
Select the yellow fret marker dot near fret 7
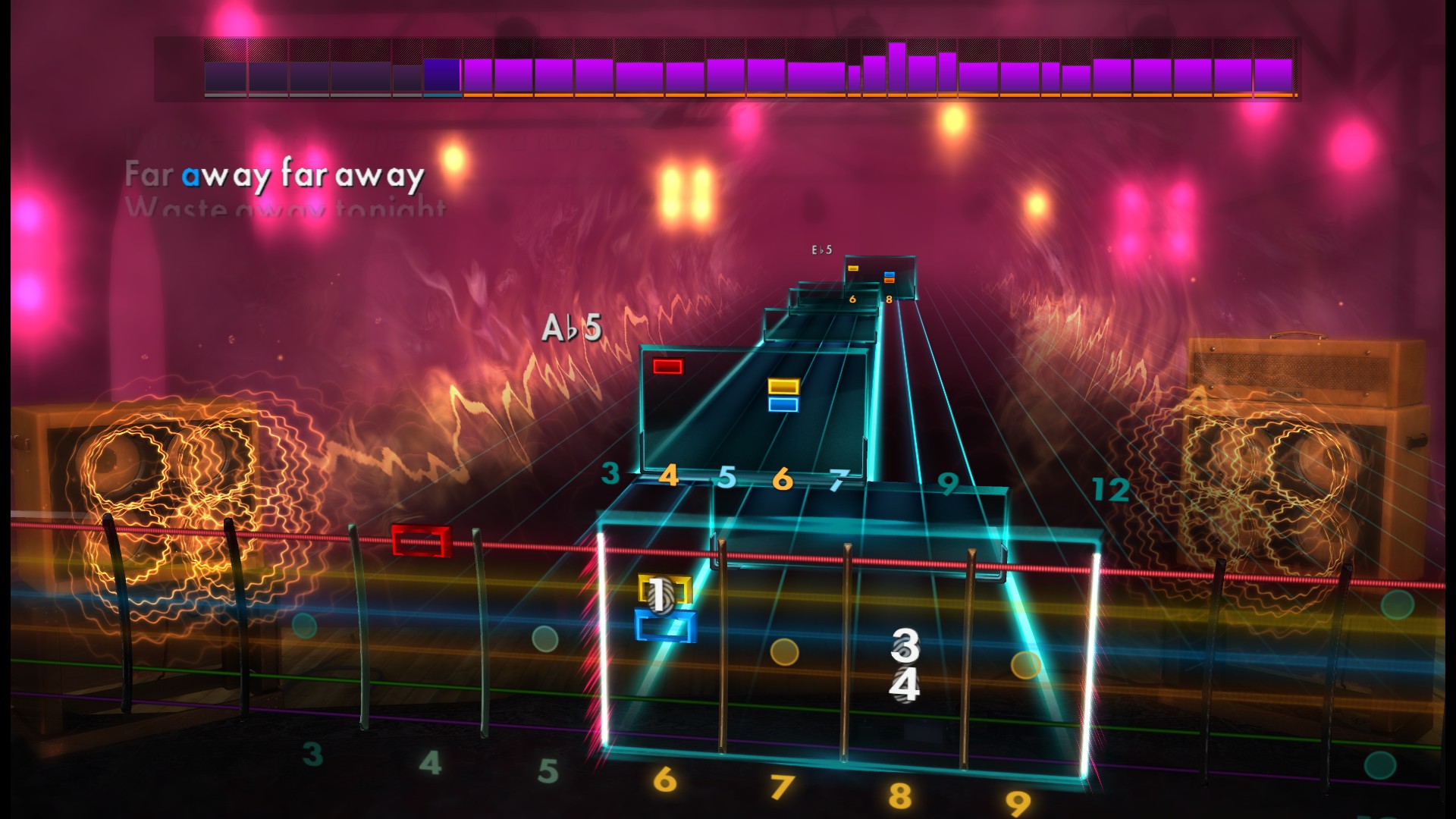[x=786, y=649]
